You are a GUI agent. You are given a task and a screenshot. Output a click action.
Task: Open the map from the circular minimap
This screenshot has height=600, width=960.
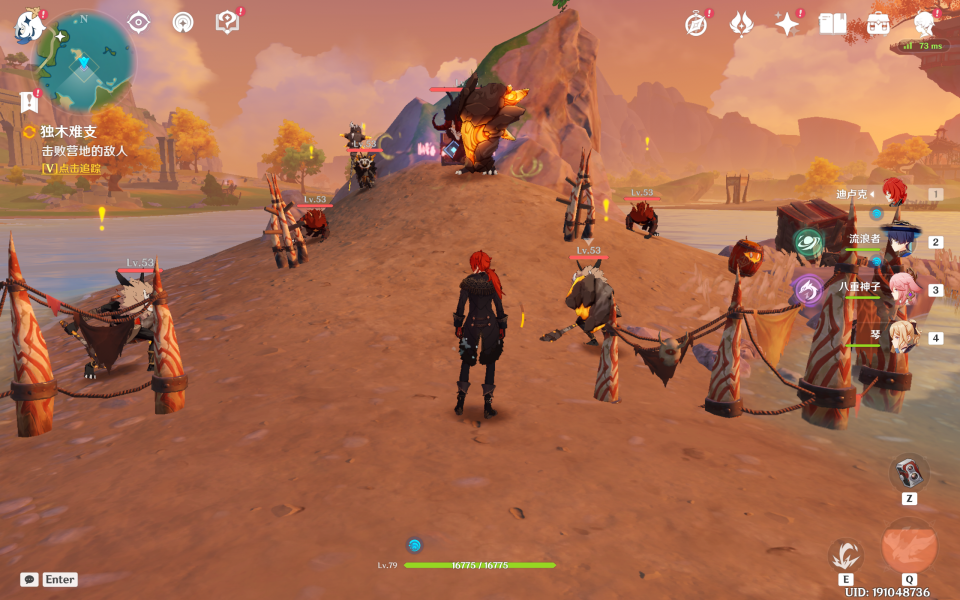click(x=83, y=58)
